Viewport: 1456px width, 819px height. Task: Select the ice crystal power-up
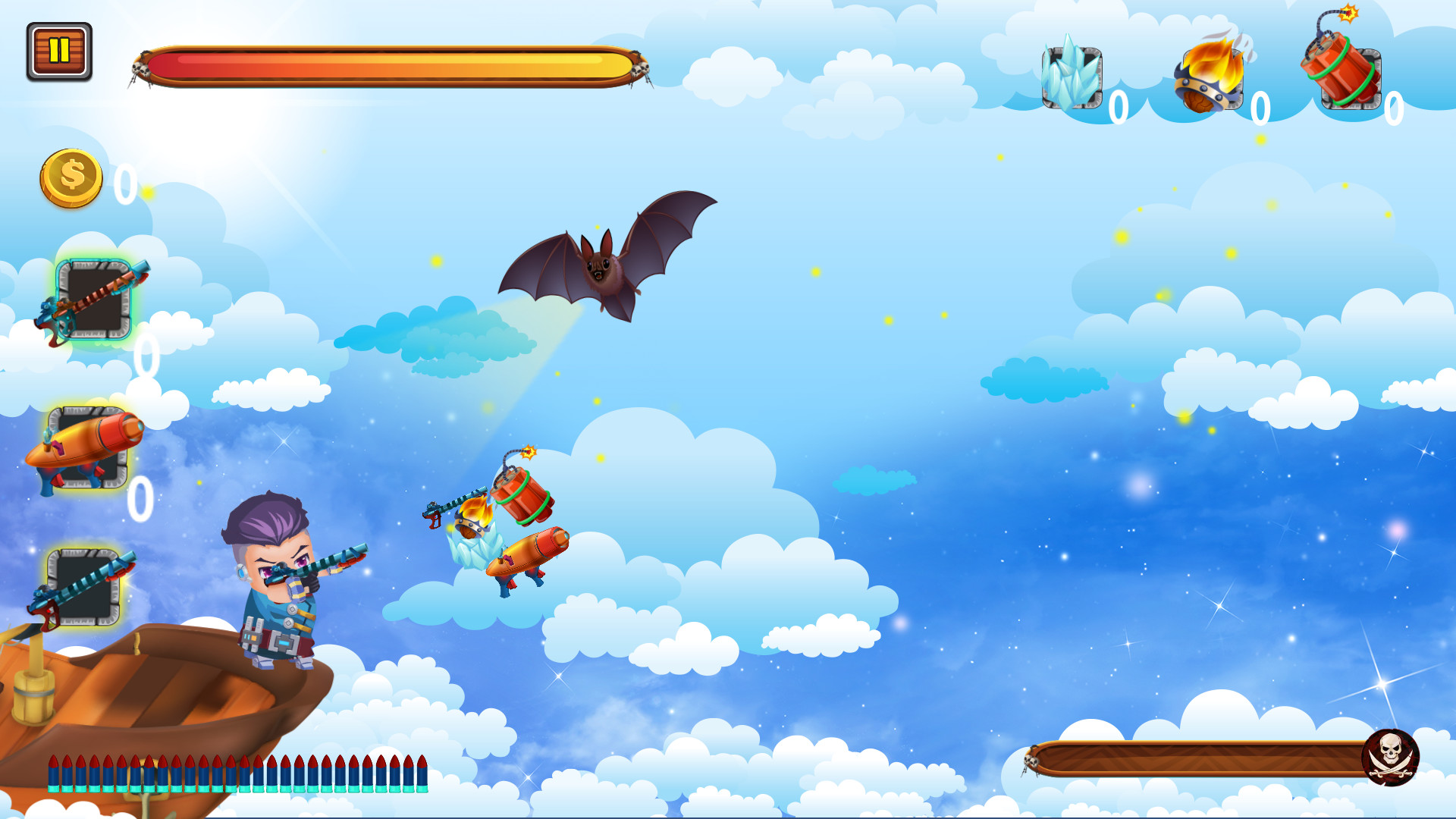[1071, 76]
